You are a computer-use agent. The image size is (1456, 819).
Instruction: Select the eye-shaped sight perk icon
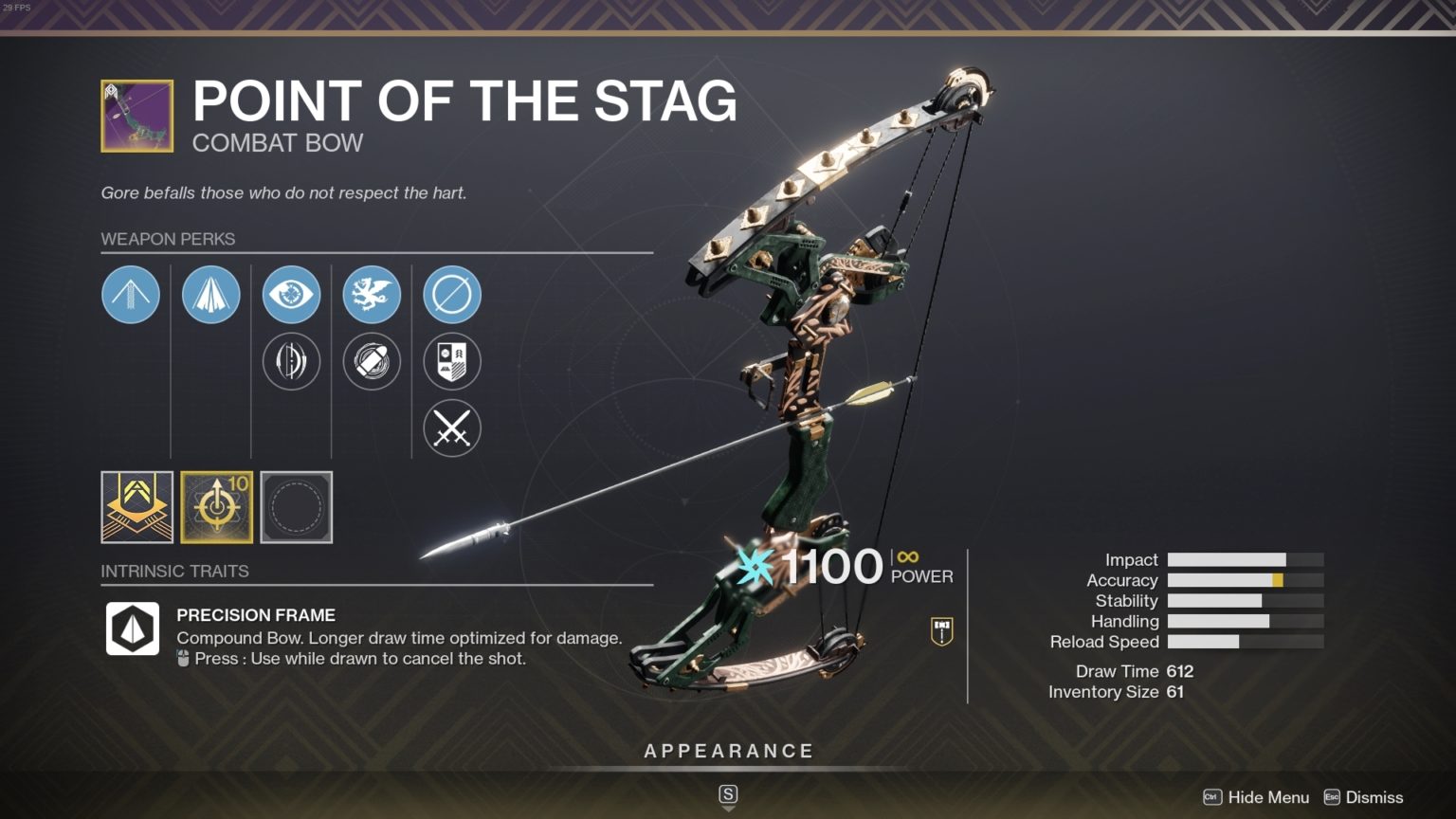click(x=292, y=294)
